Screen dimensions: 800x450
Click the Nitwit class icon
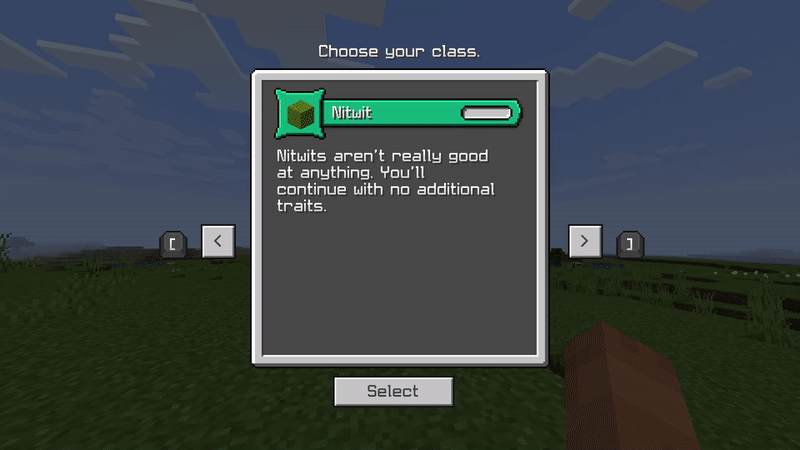300,113
